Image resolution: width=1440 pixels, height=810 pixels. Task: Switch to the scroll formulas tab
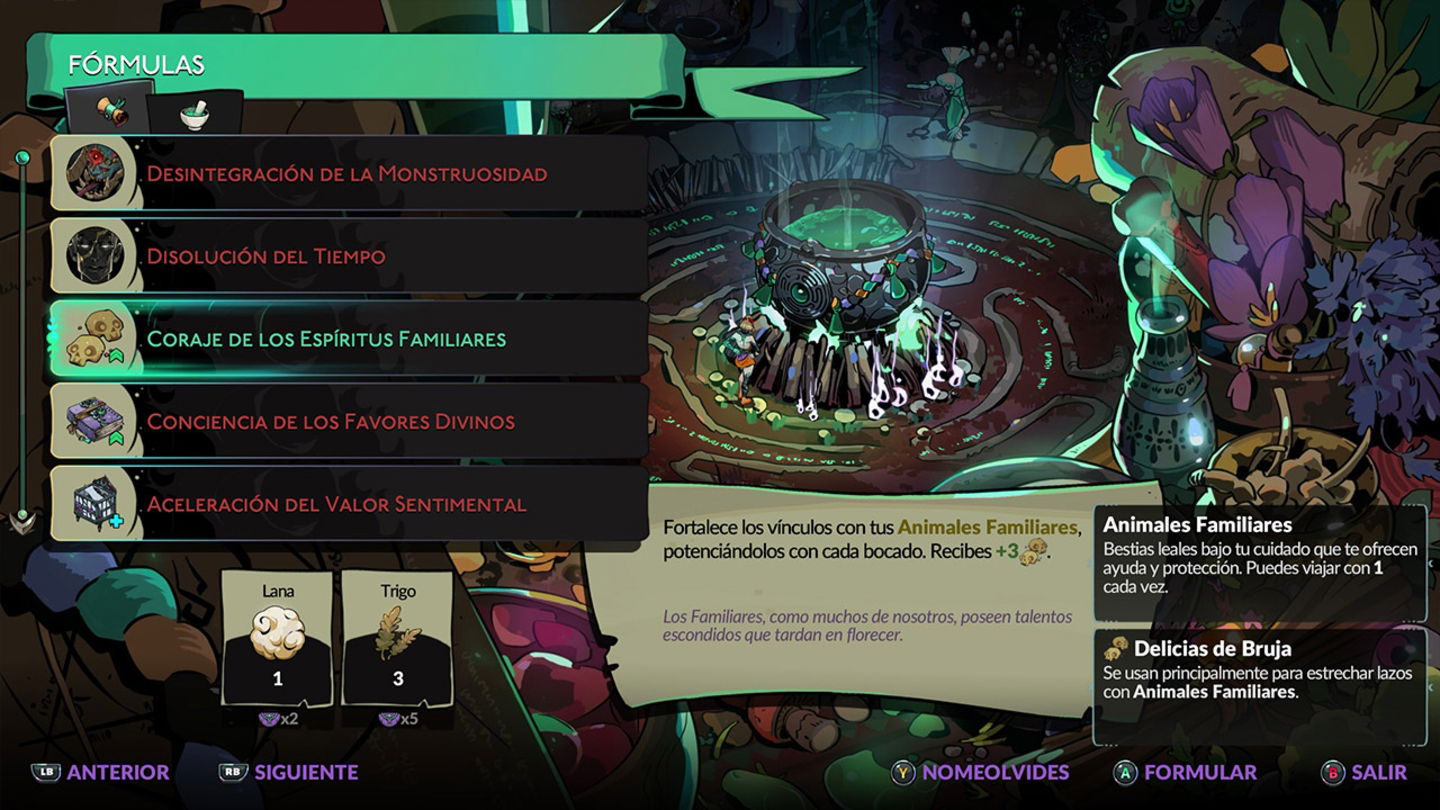(110, 113)
